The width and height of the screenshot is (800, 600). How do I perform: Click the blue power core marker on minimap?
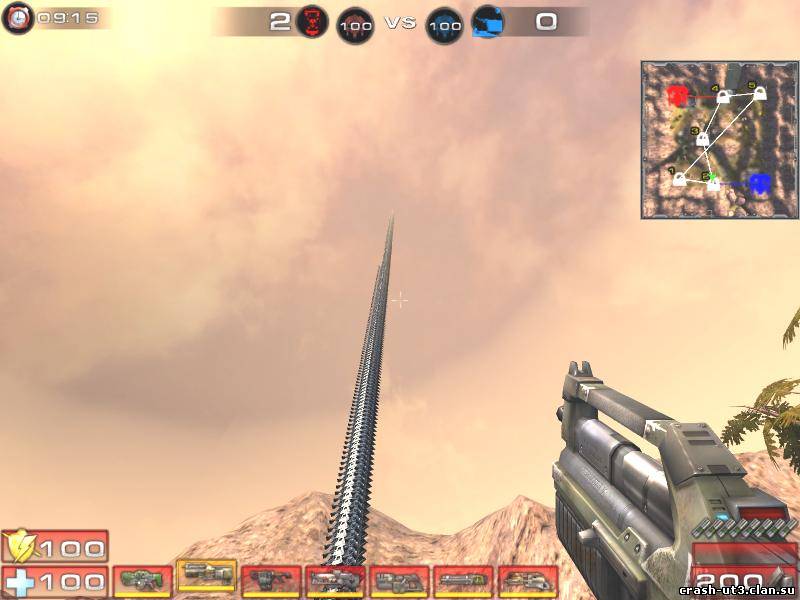759,183
